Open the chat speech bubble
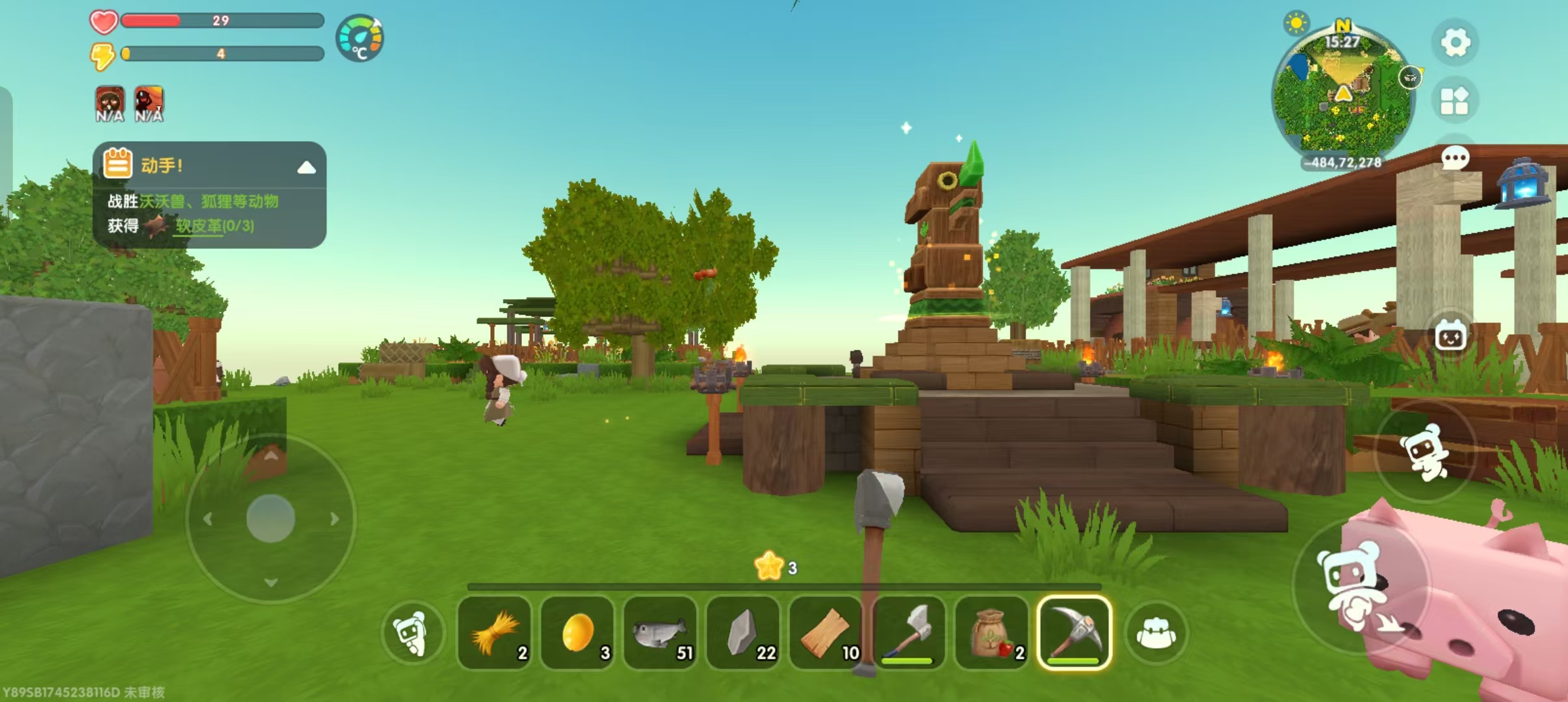The height and width of the screenshot is (702, 1568). coord(1455,157)
